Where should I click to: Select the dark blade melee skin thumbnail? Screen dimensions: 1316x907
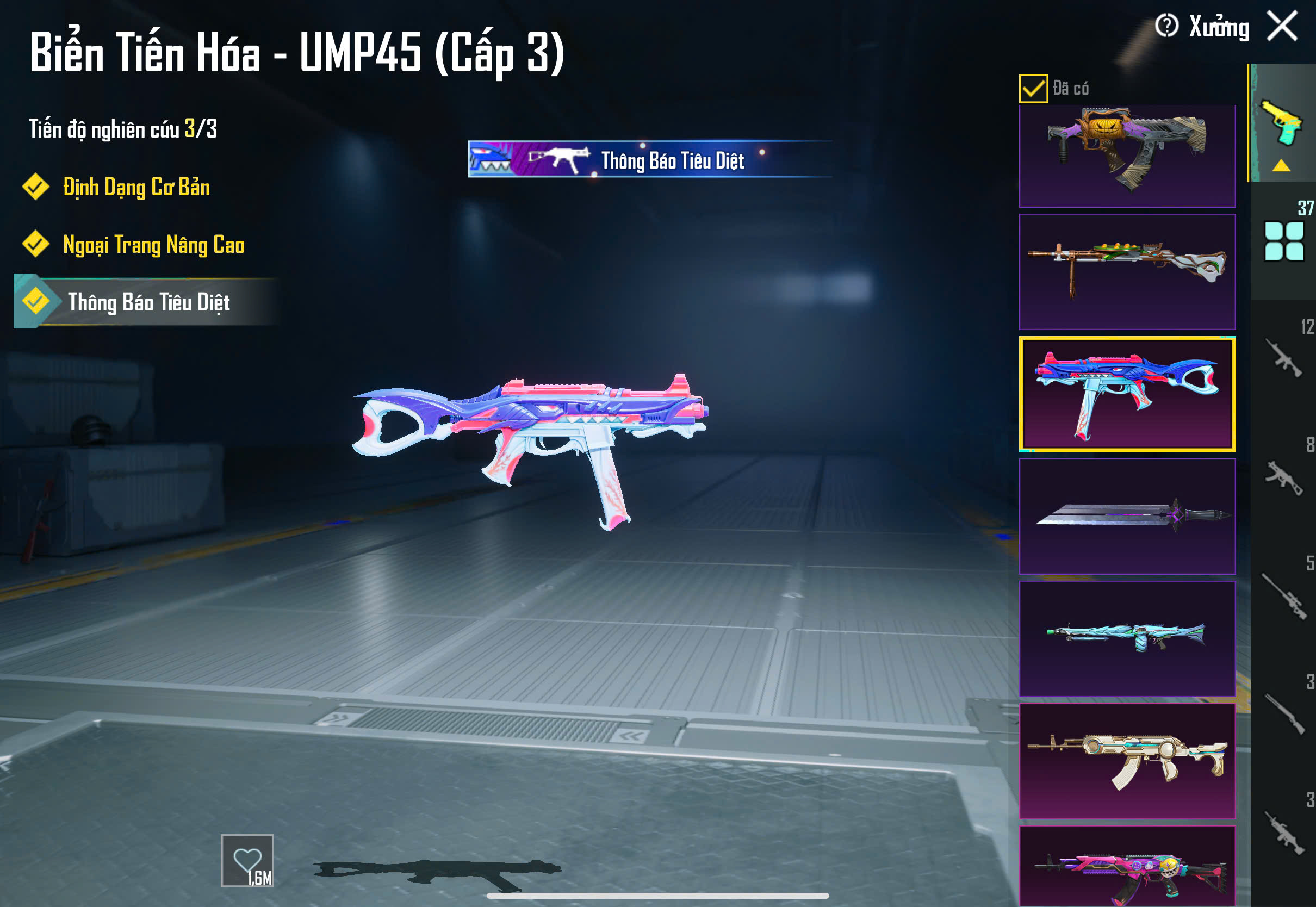[1127, 516]
